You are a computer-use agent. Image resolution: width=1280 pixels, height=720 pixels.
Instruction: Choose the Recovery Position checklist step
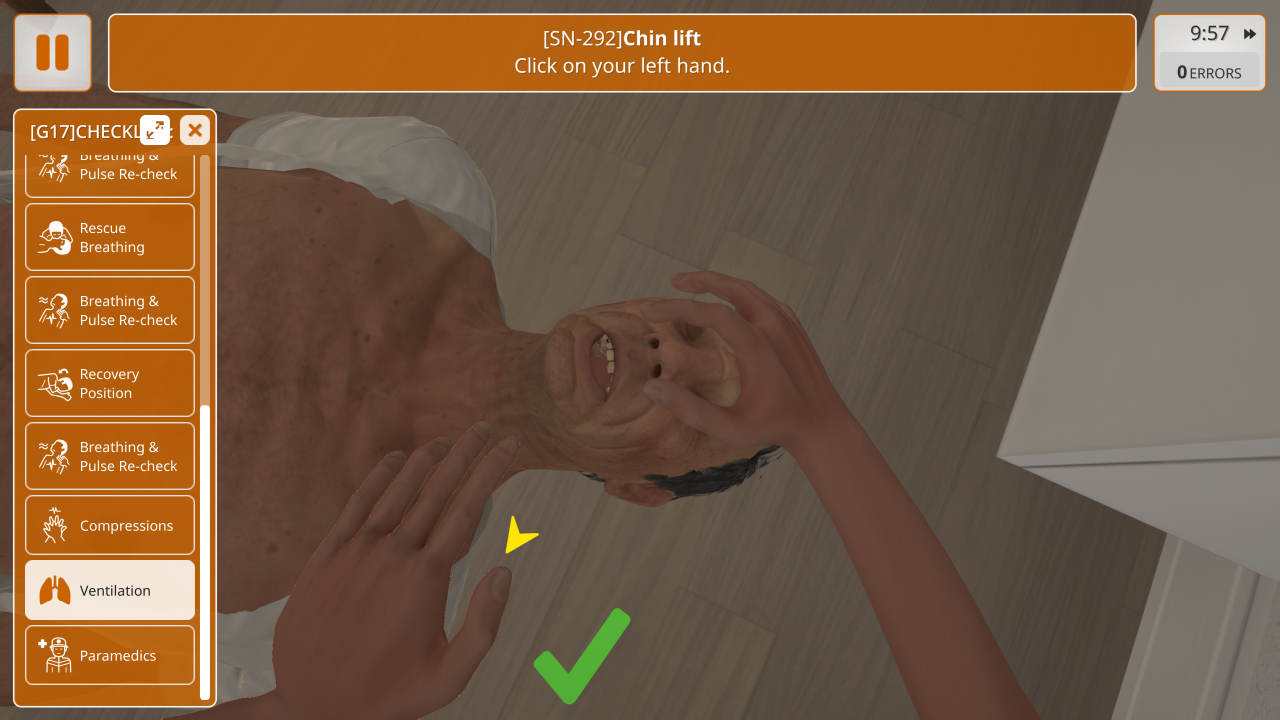coord(110,383)
